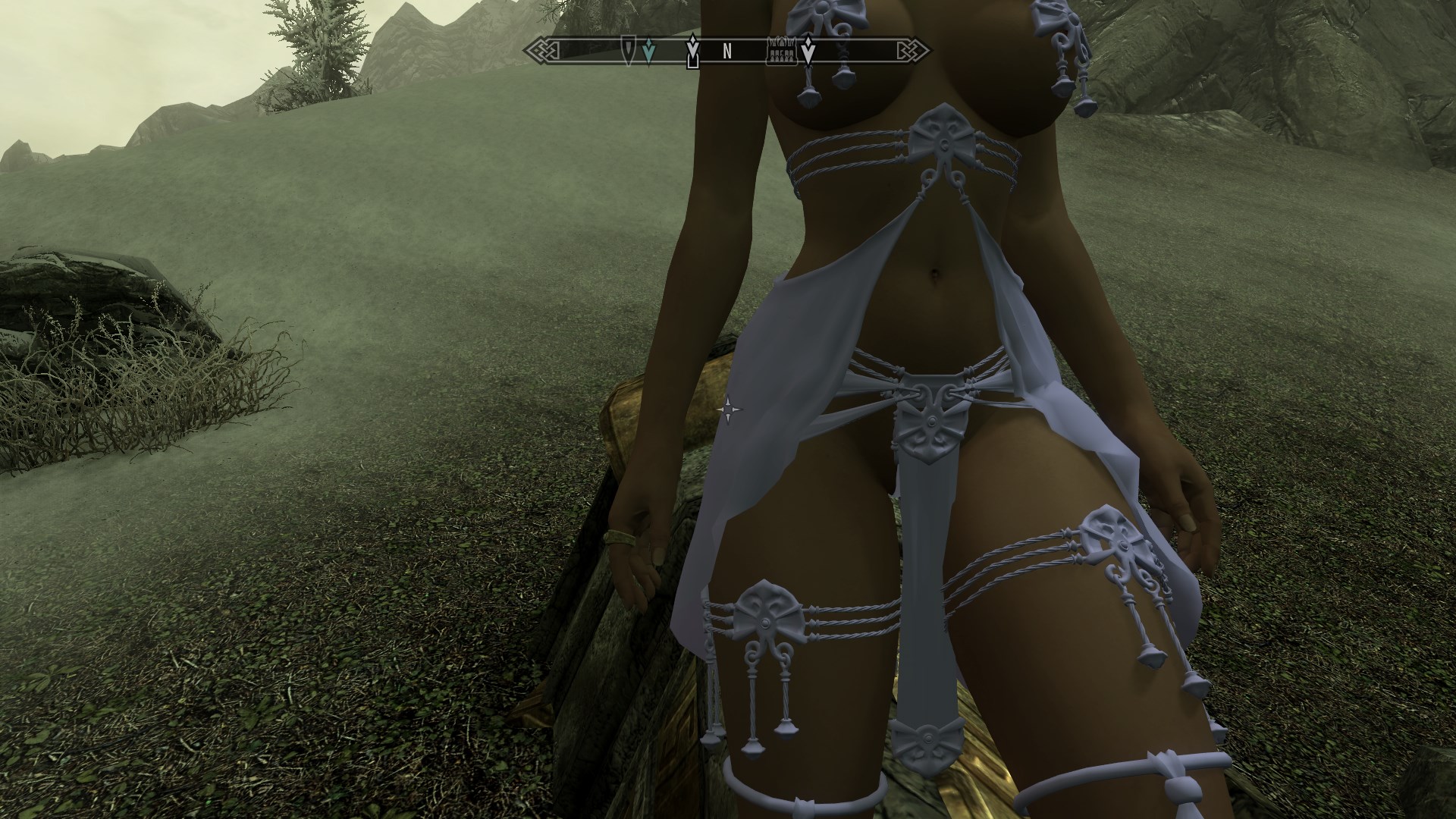
Task: Select the shield-shaped location marker on compass
Action: [x=629, y=50]
